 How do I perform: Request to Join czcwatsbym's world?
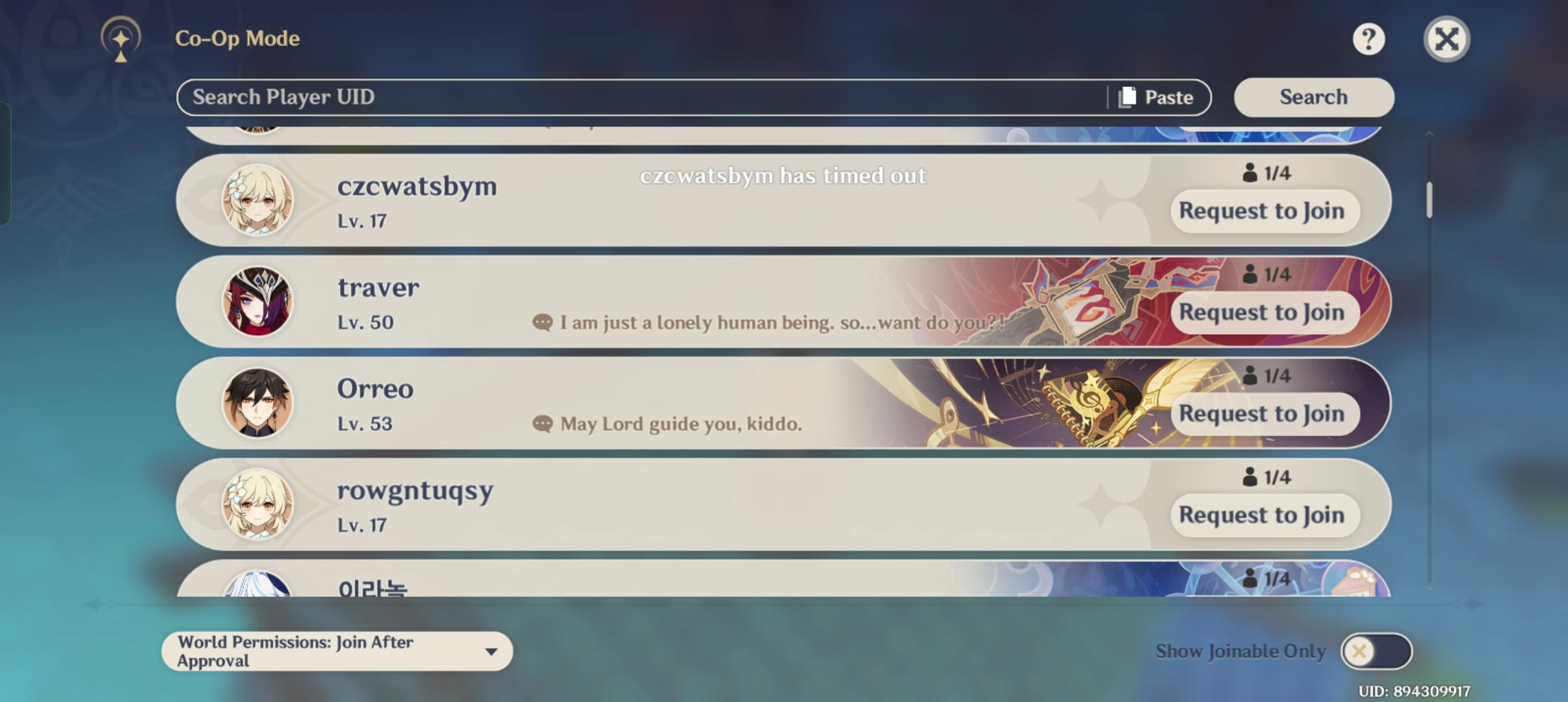click(x=1263, y=211)
